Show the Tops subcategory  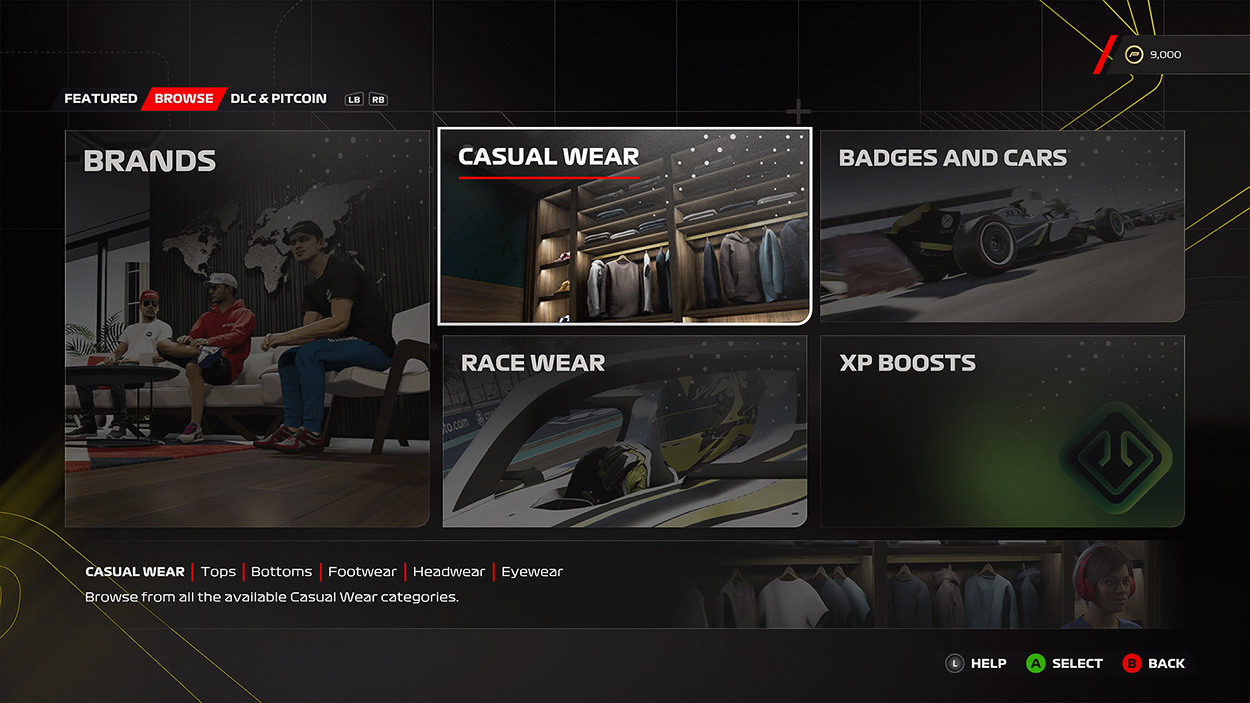tap(218, 572)
